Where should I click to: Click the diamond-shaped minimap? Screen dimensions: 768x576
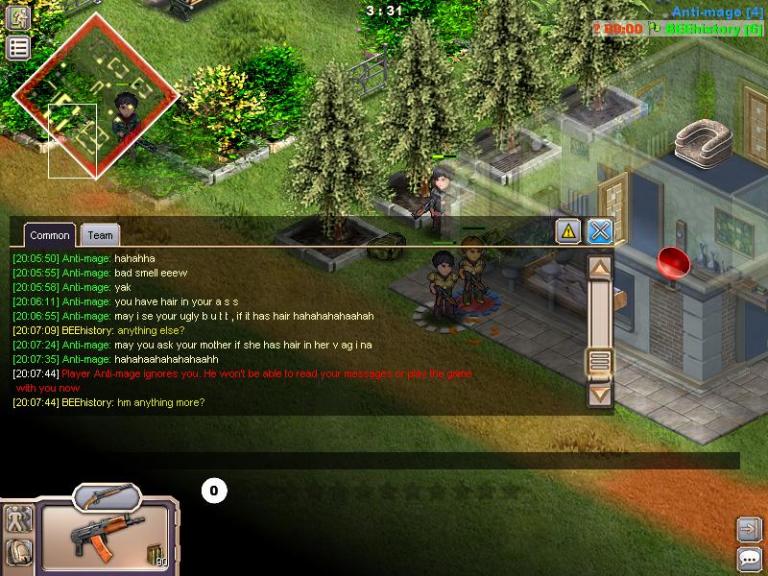(96, 95)
